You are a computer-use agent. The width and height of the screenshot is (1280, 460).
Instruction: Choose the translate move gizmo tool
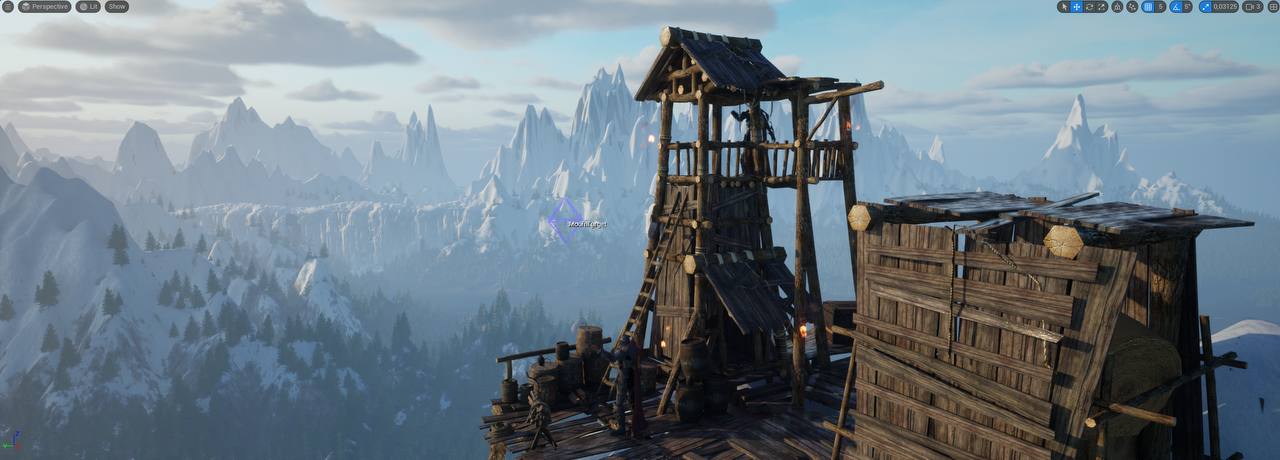click(1077, 6)
